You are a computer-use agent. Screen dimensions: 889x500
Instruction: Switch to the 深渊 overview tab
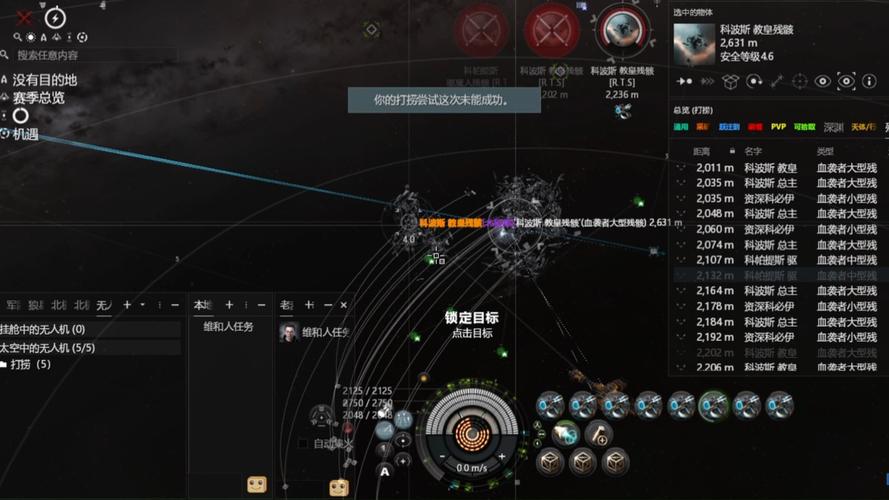point(833,127)
